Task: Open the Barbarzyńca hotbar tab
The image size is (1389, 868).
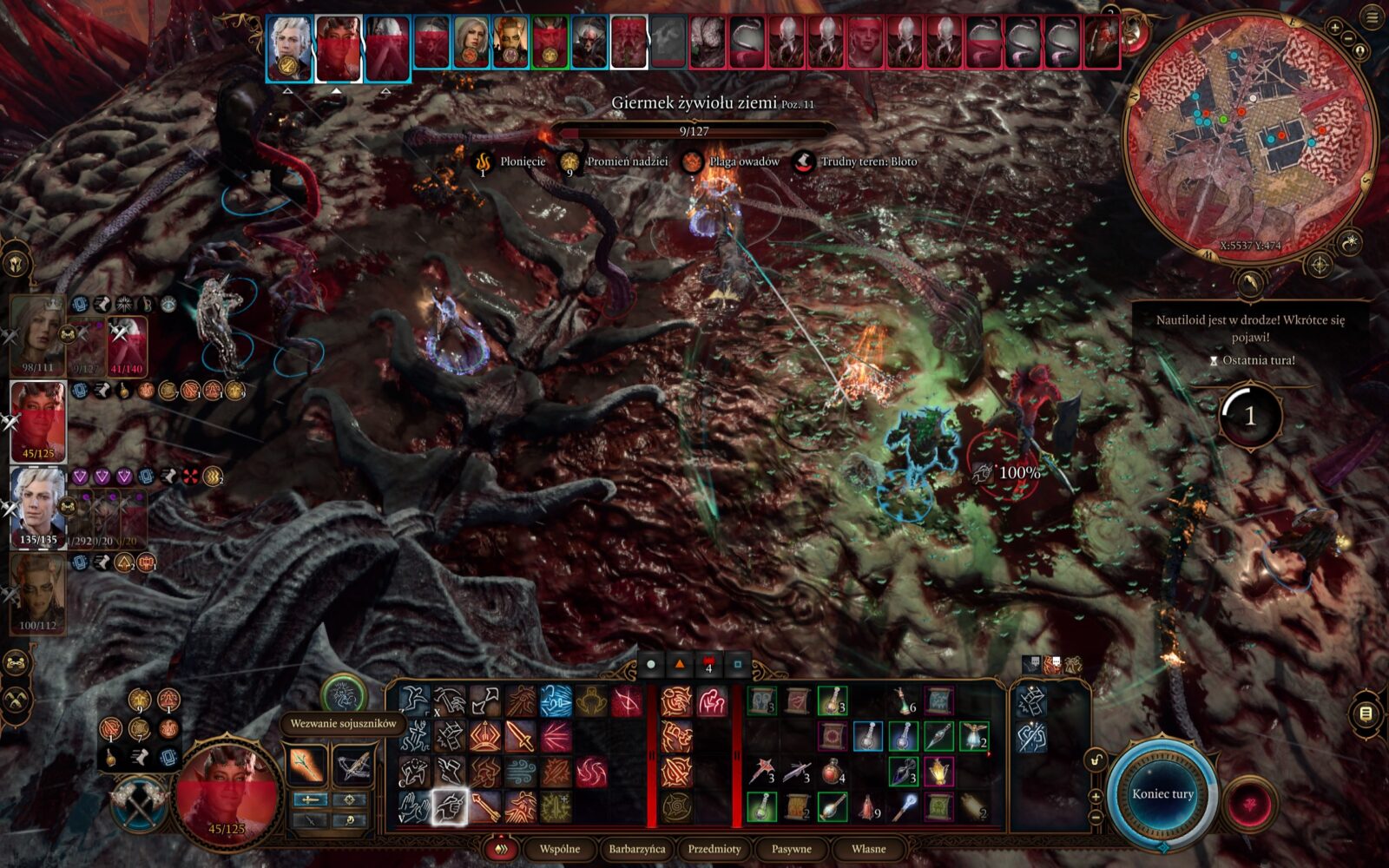Action: (636, 849)
